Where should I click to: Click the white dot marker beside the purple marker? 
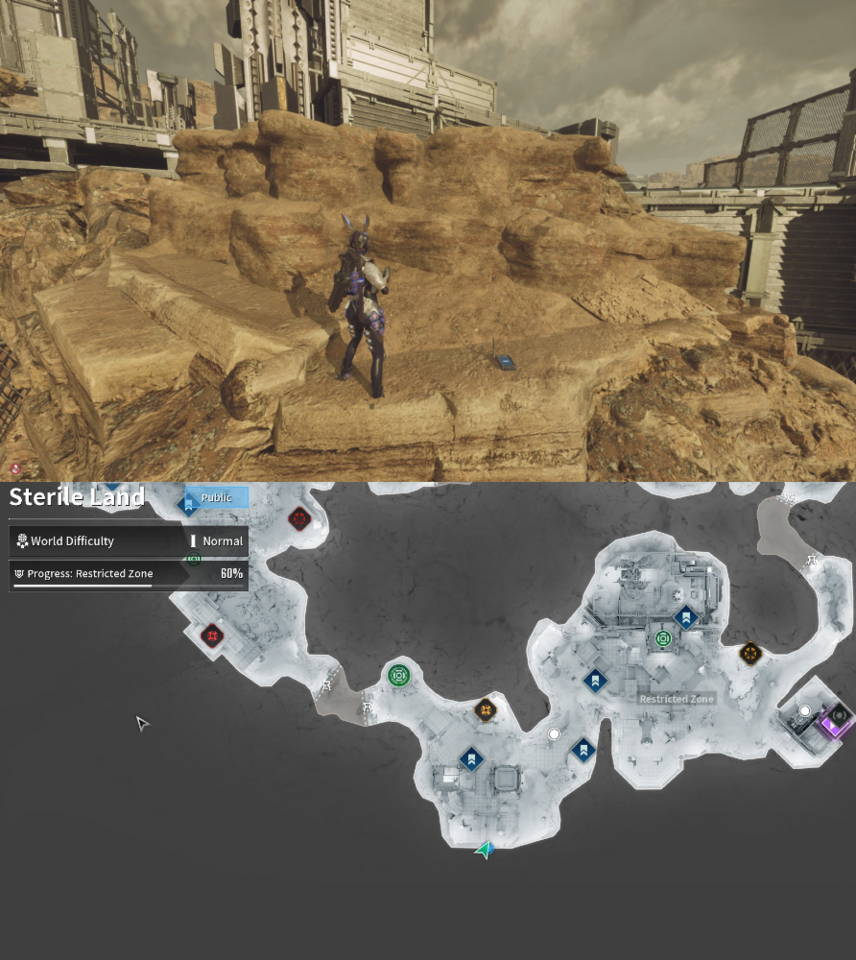pos(805,711)
